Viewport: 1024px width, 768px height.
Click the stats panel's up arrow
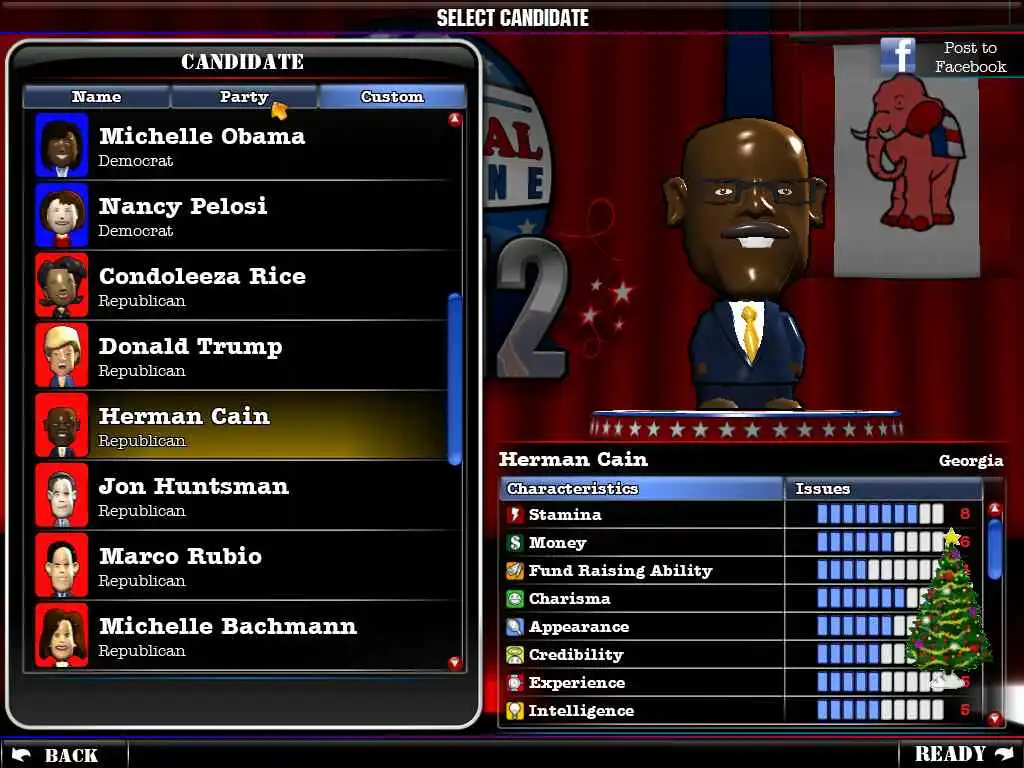994,509
